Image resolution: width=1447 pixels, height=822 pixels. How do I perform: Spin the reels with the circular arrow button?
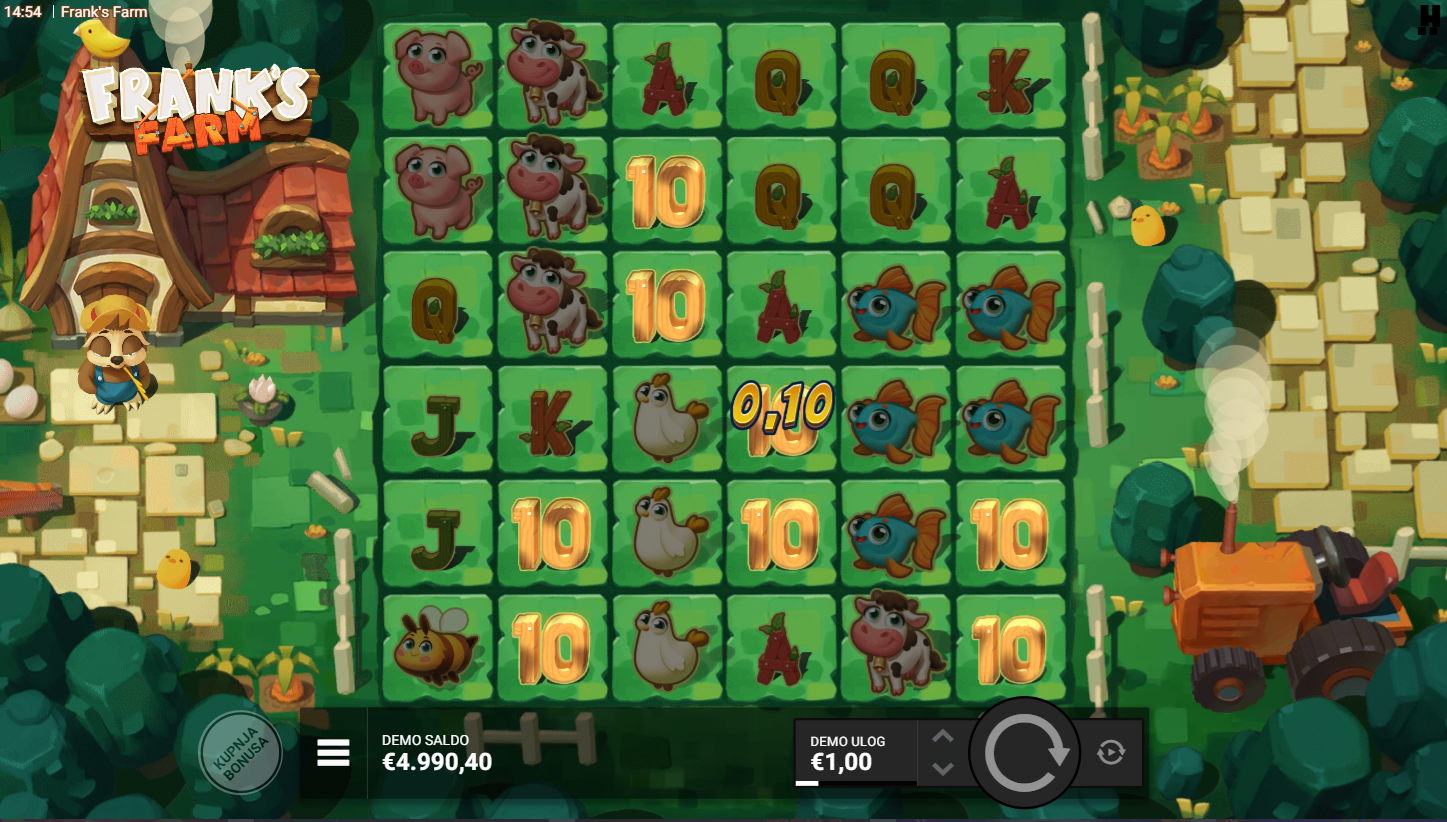click(x=1025, y=753)
